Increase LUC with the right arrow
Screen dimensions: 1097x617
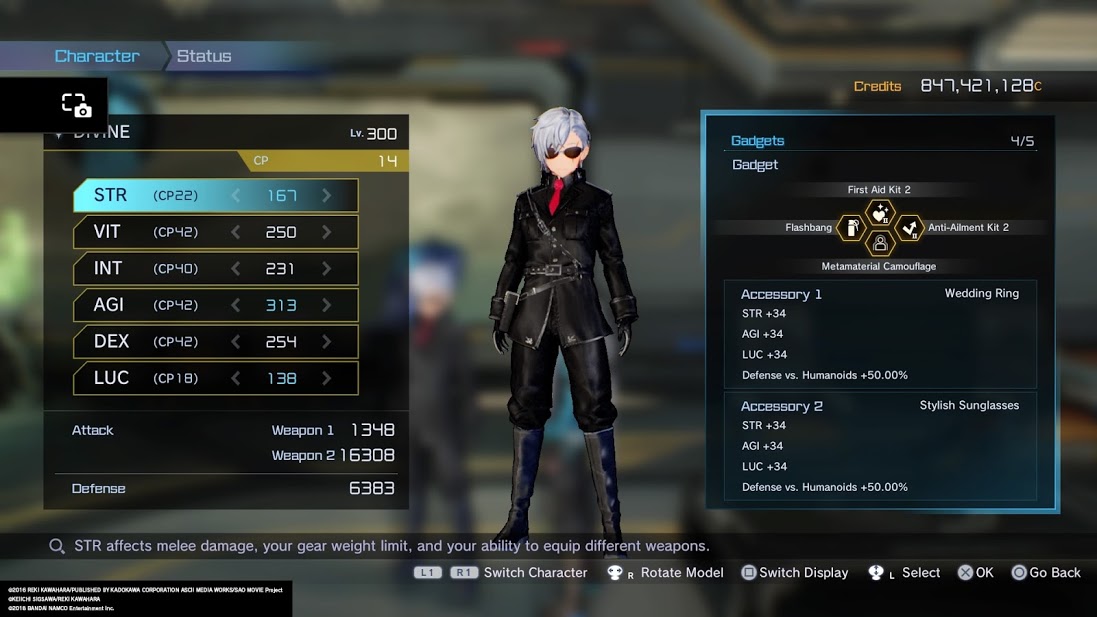click(x=326, y=378)
